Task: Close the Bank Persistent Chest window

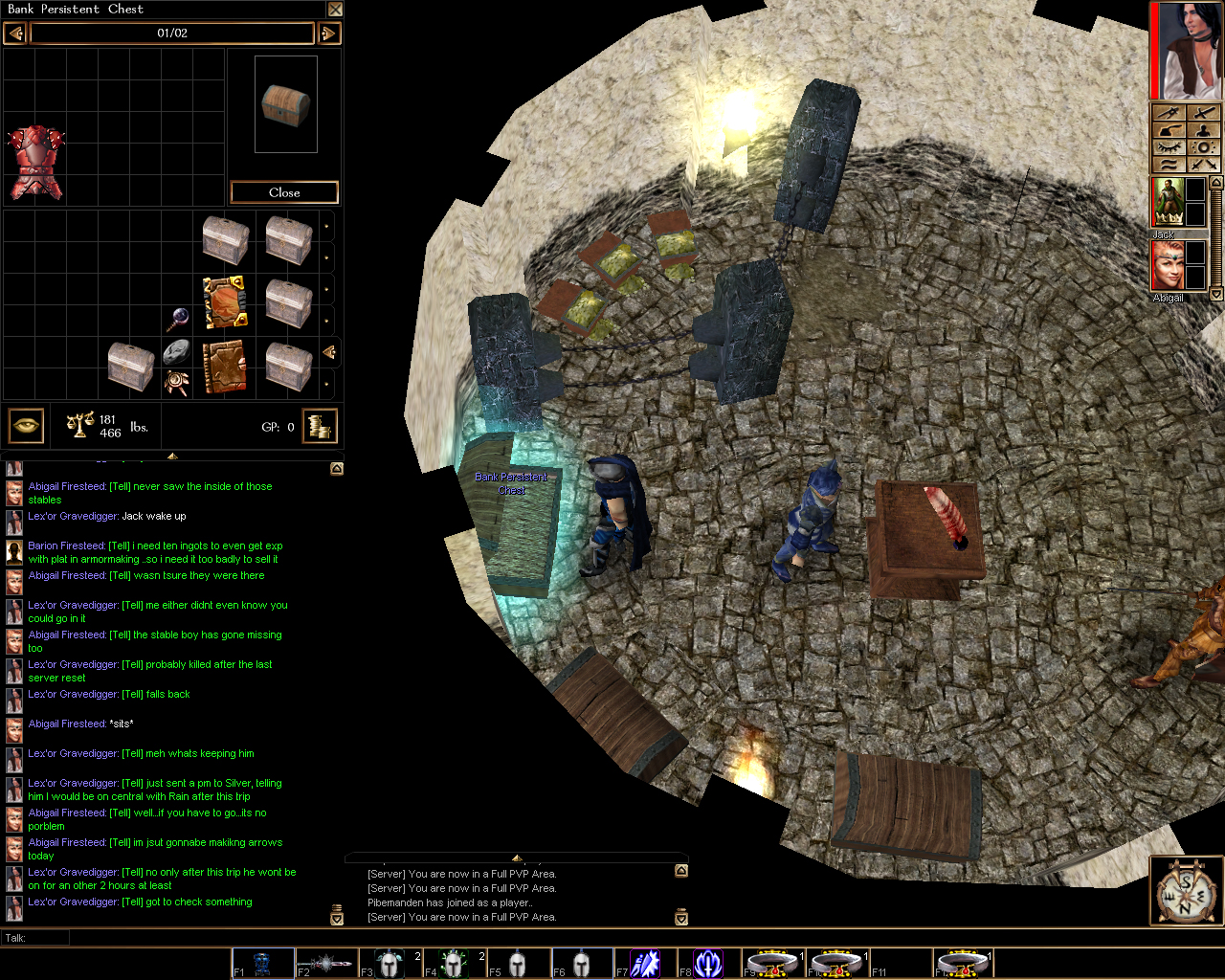Action: (x=335, y=10)
